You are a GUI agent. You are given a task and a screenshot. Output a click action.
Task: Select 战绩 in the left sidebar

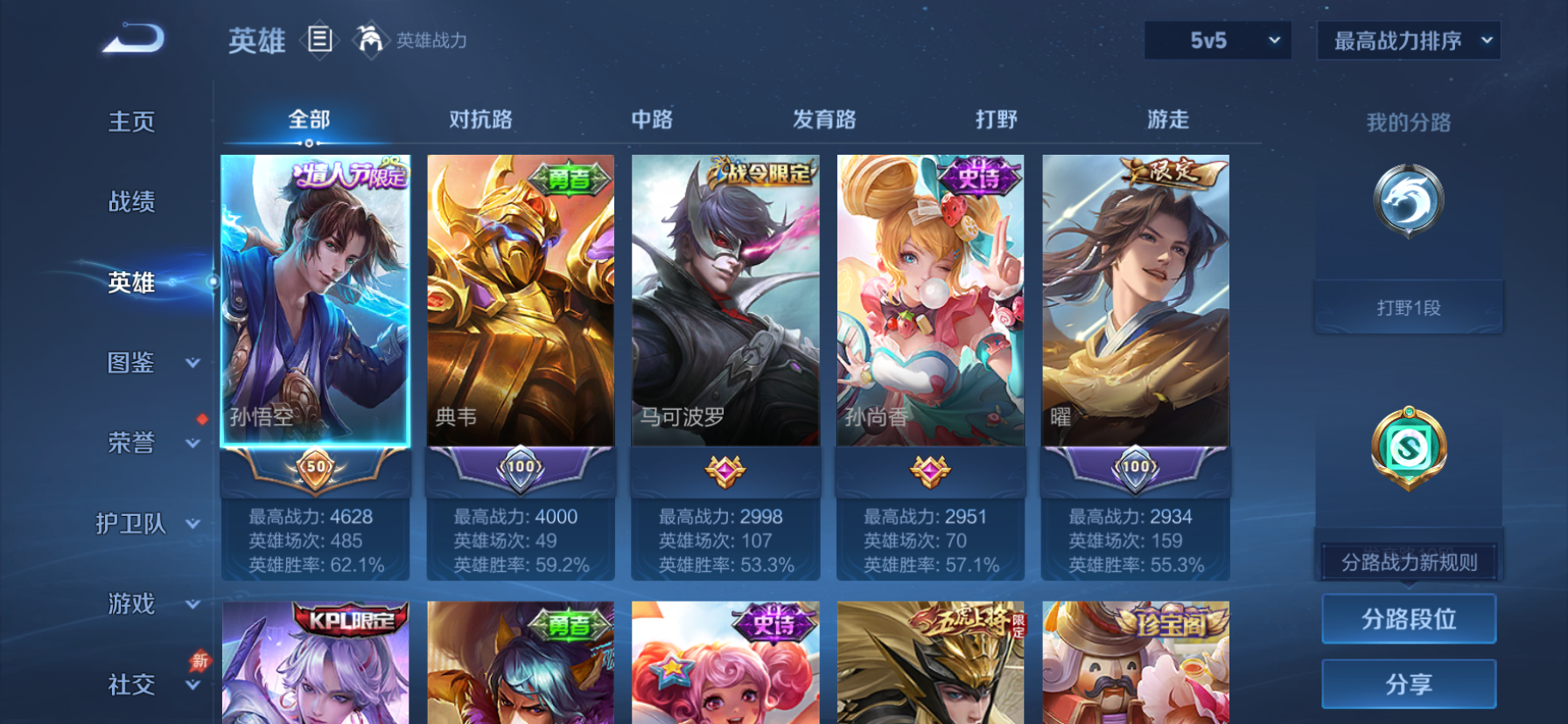(x=133, y=202)
